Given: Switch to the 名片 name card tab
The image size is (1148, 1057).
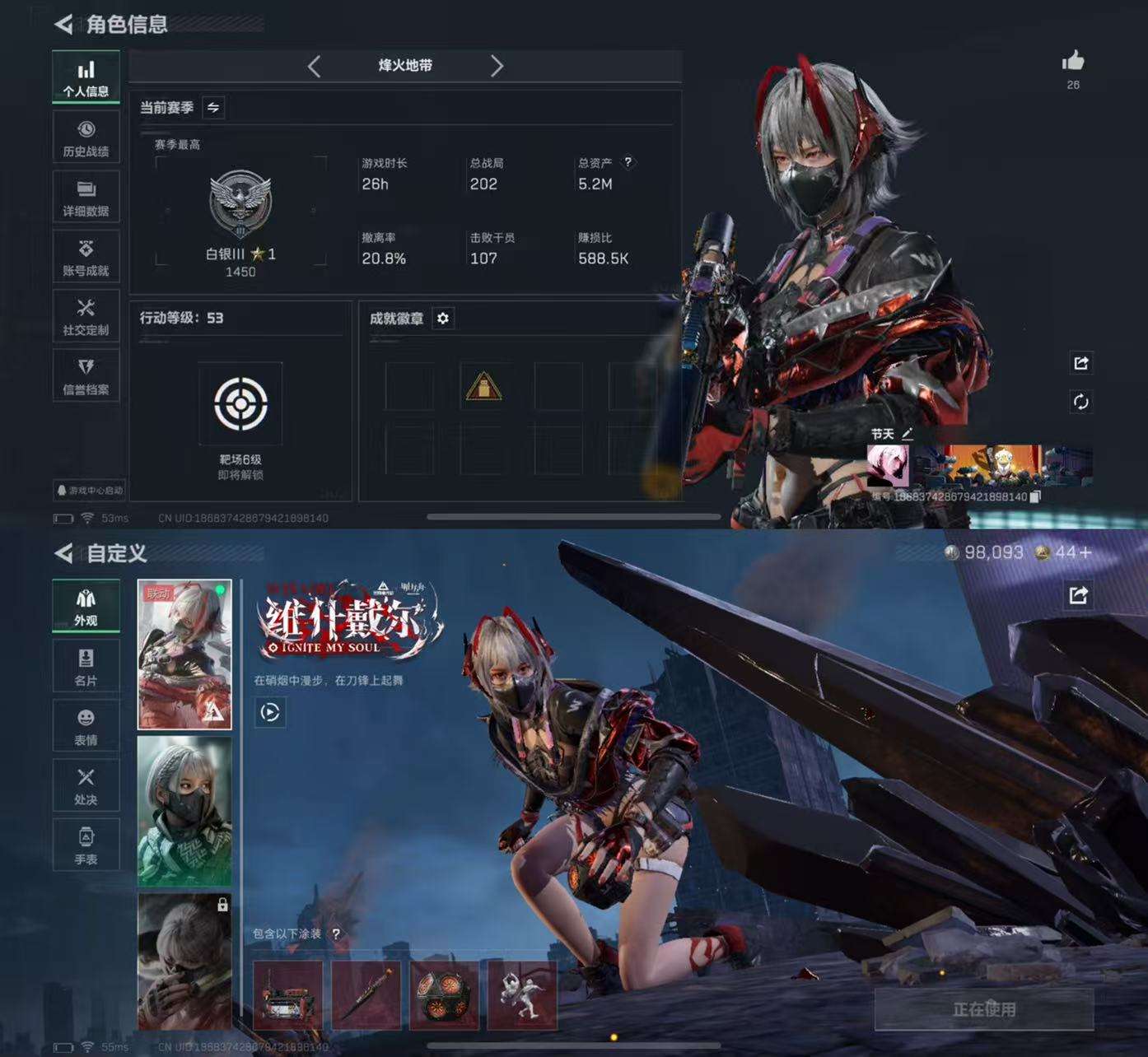Looking at the screenshot, I should (x=86, y=665).
